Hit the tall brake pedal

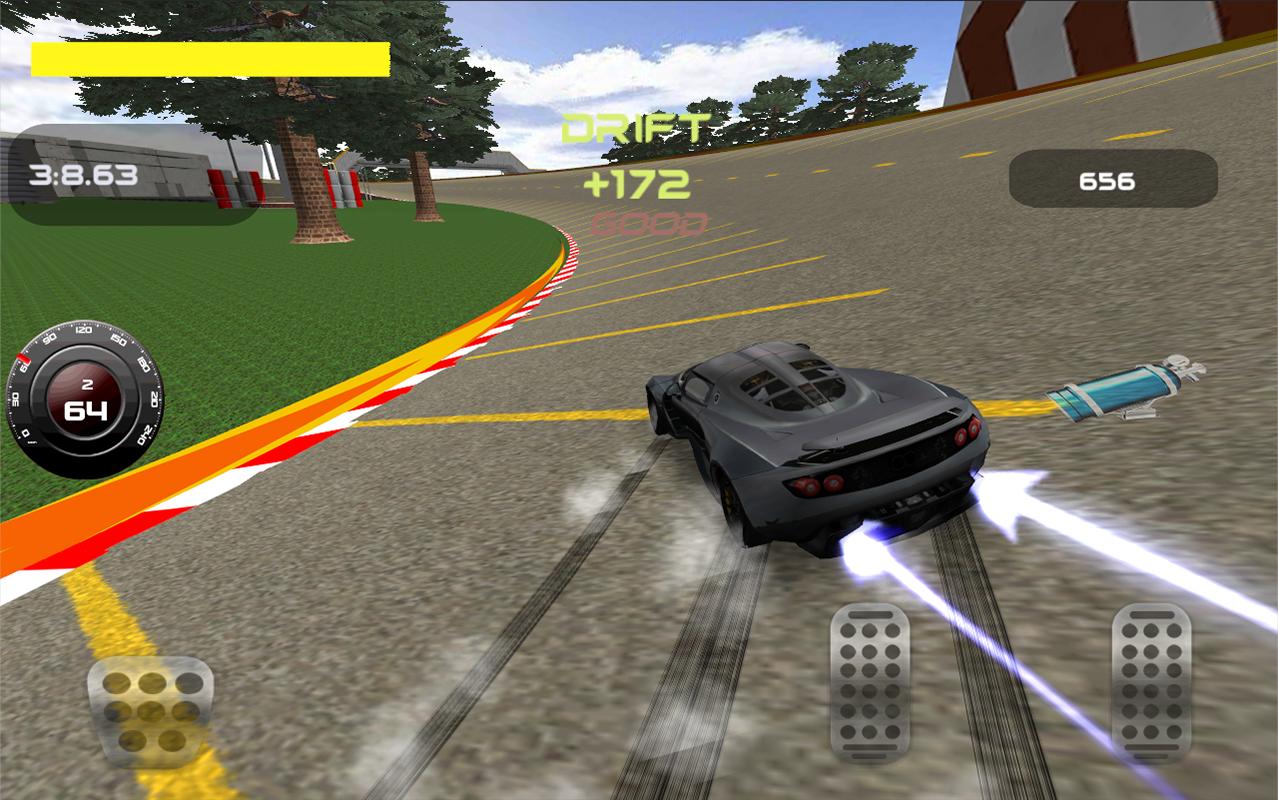pos(869,683)
